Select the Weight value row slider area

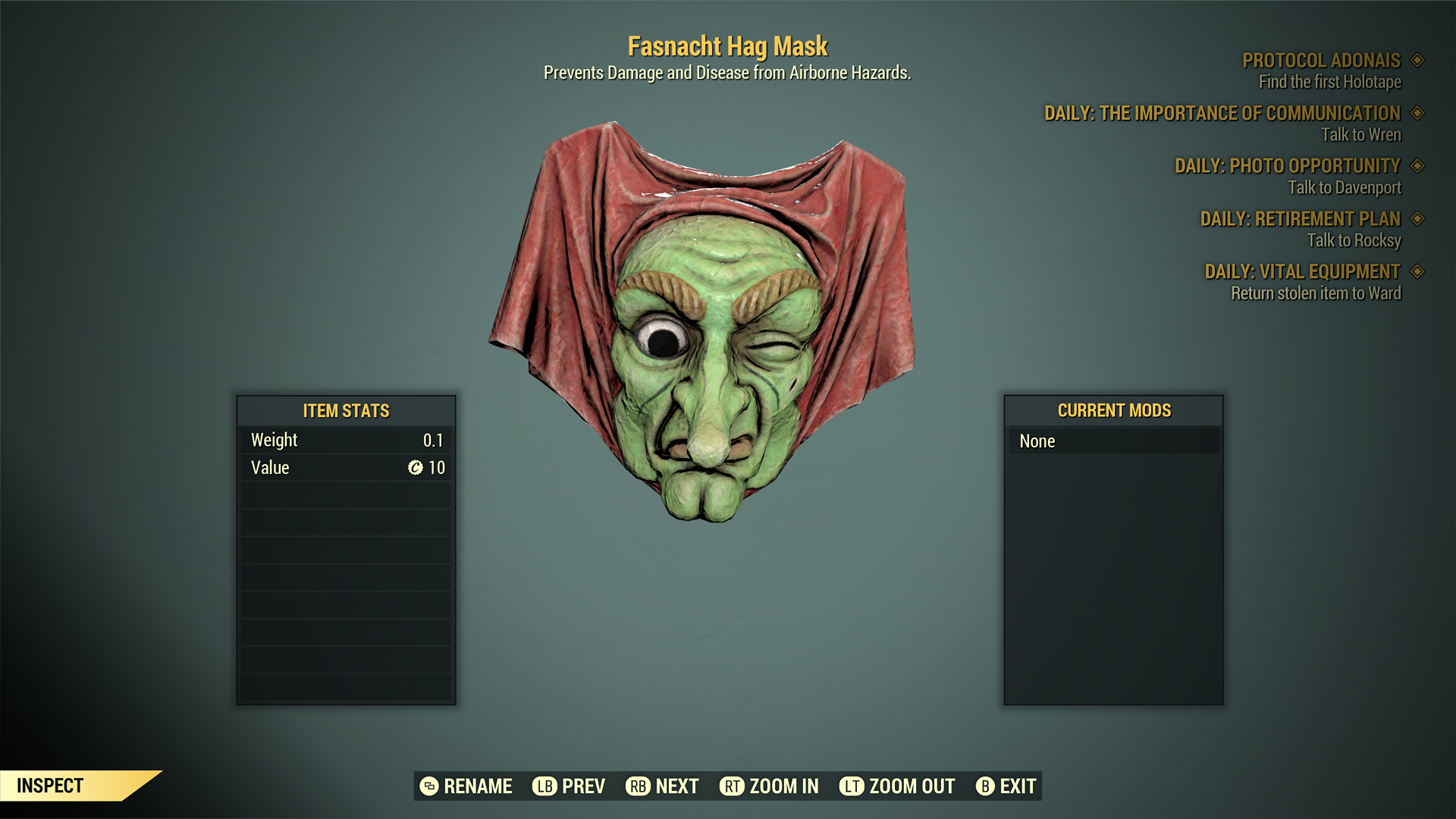345,439
